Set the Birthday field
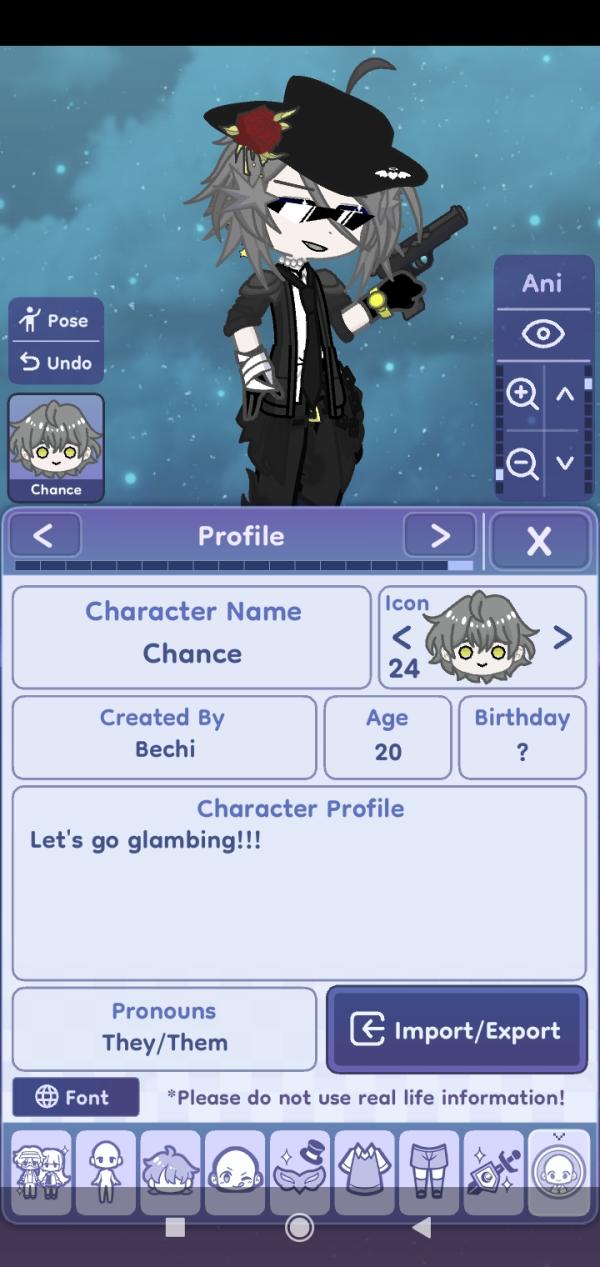 click(521, 737)
